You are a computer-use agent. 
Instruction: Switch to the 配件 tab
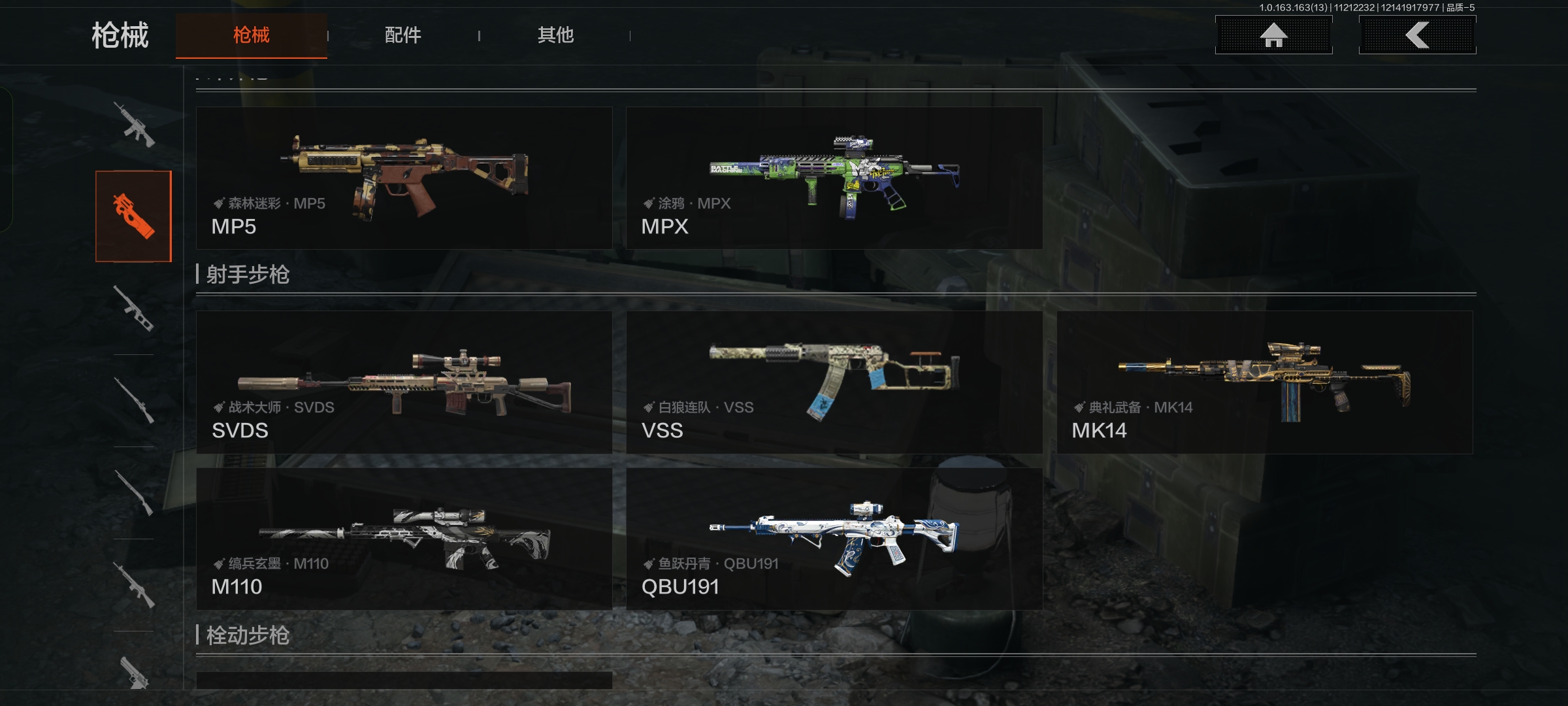[x=402, y=35]
